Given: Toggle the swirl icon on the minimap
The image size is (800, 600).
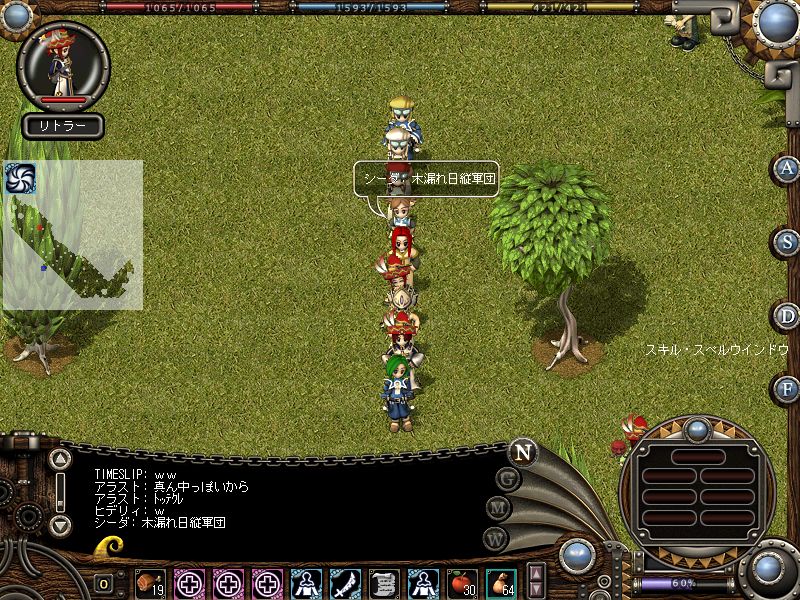Looking at the screenshot, I should tap(20, 178).
